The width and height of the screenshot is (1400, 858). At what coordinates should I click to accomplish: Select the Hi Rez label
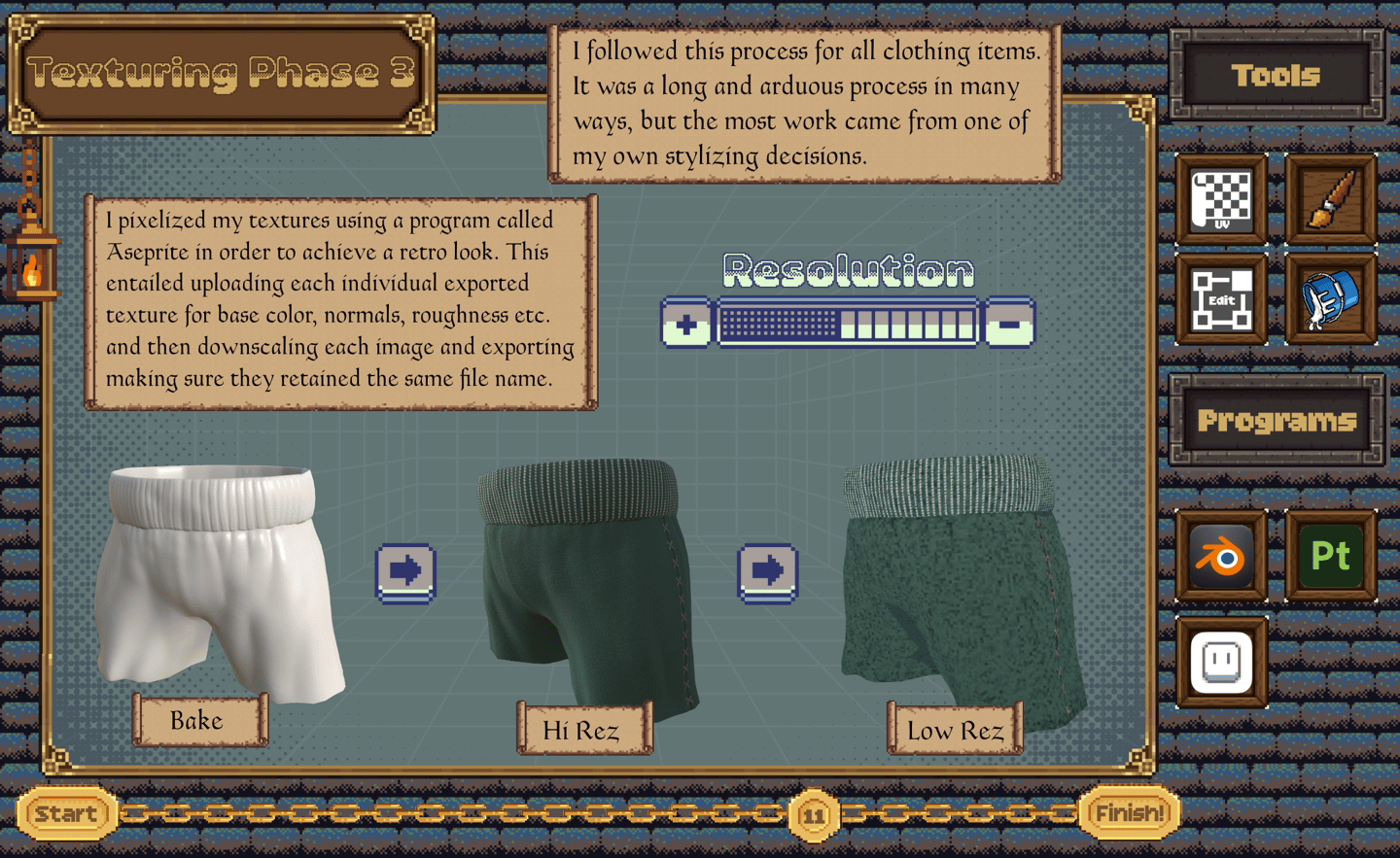point(582,729)
